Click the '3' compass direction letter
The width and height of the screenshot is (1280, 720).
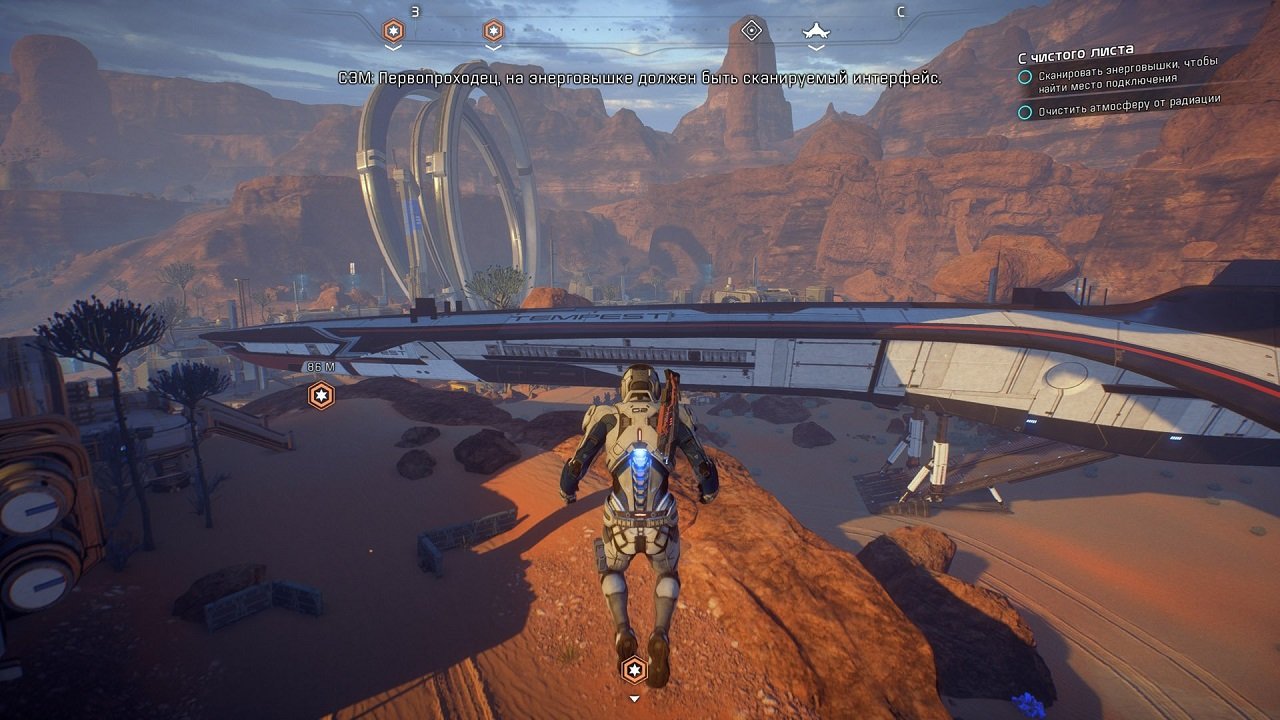tap(414, 12)
